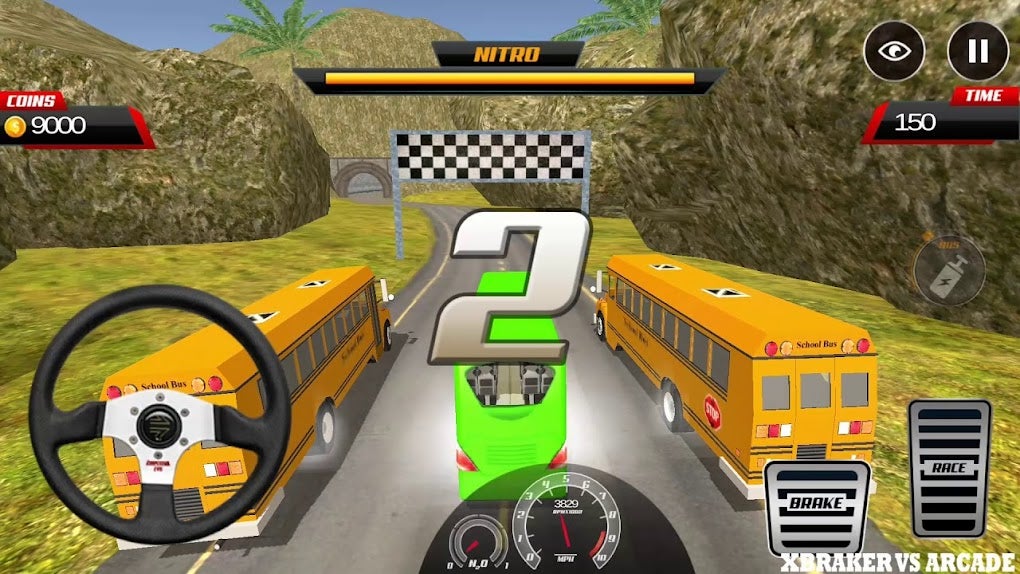Click the steering wheel control
The image size is (1020, 574).
point(160,413)
